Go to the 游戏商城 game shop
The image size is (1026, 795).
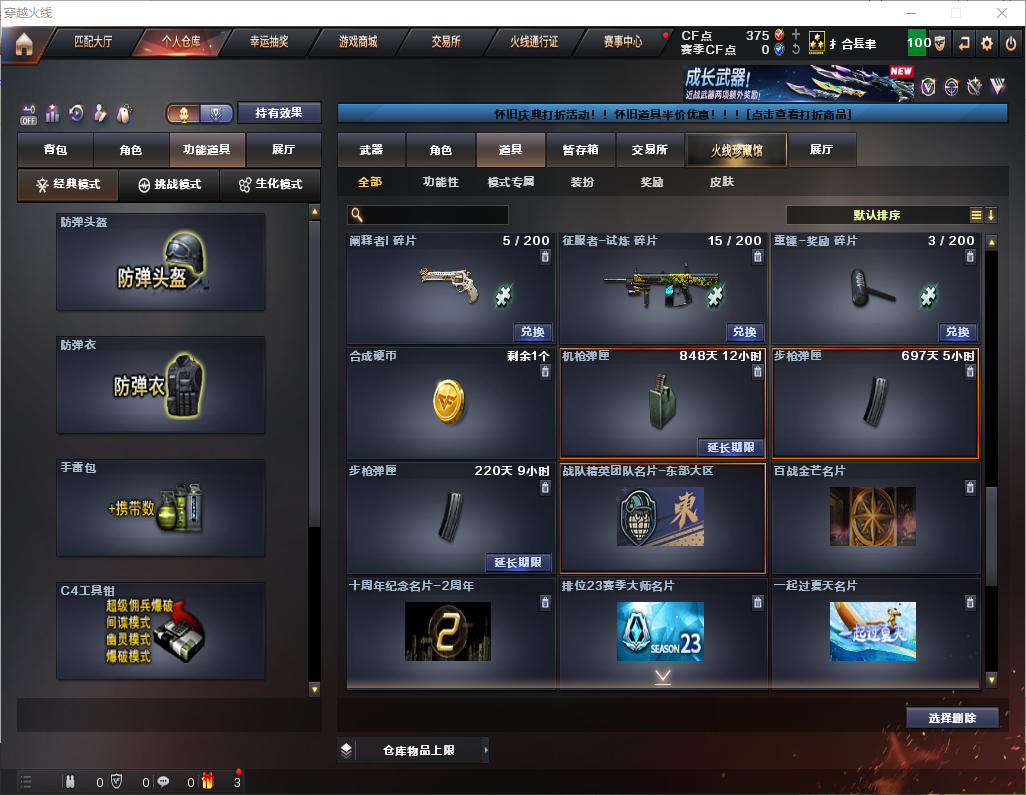(357, 42)
